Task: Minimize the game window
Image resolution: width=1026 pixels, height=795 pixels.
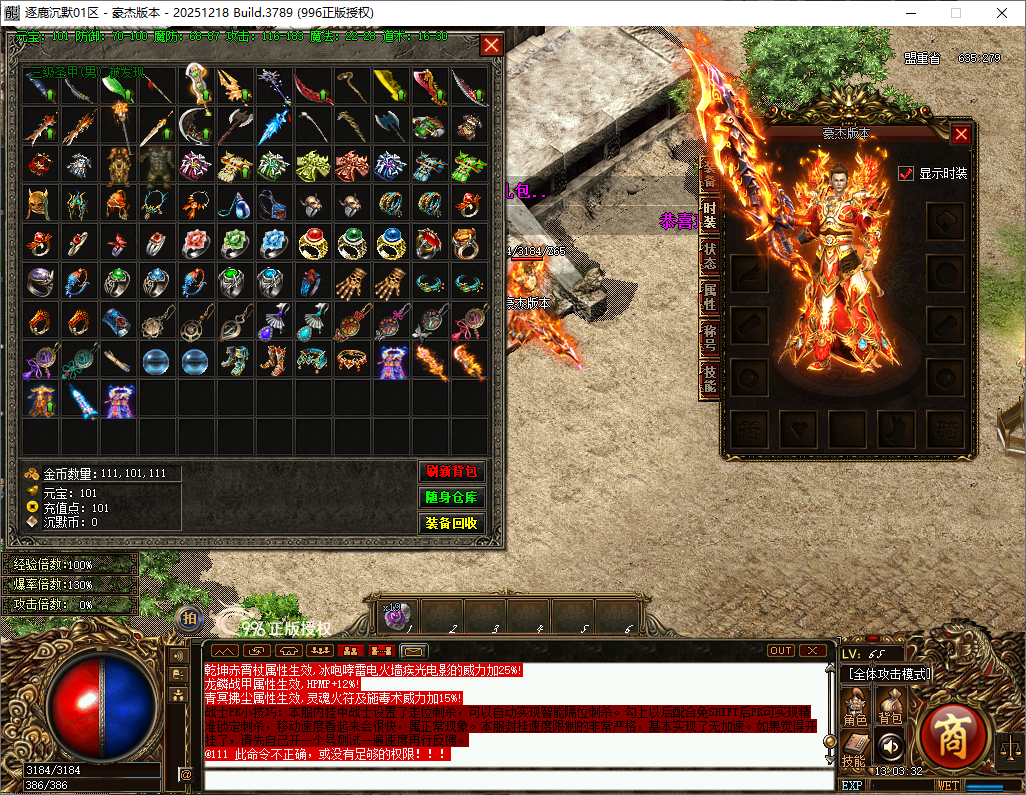Action: click(909, 13)
